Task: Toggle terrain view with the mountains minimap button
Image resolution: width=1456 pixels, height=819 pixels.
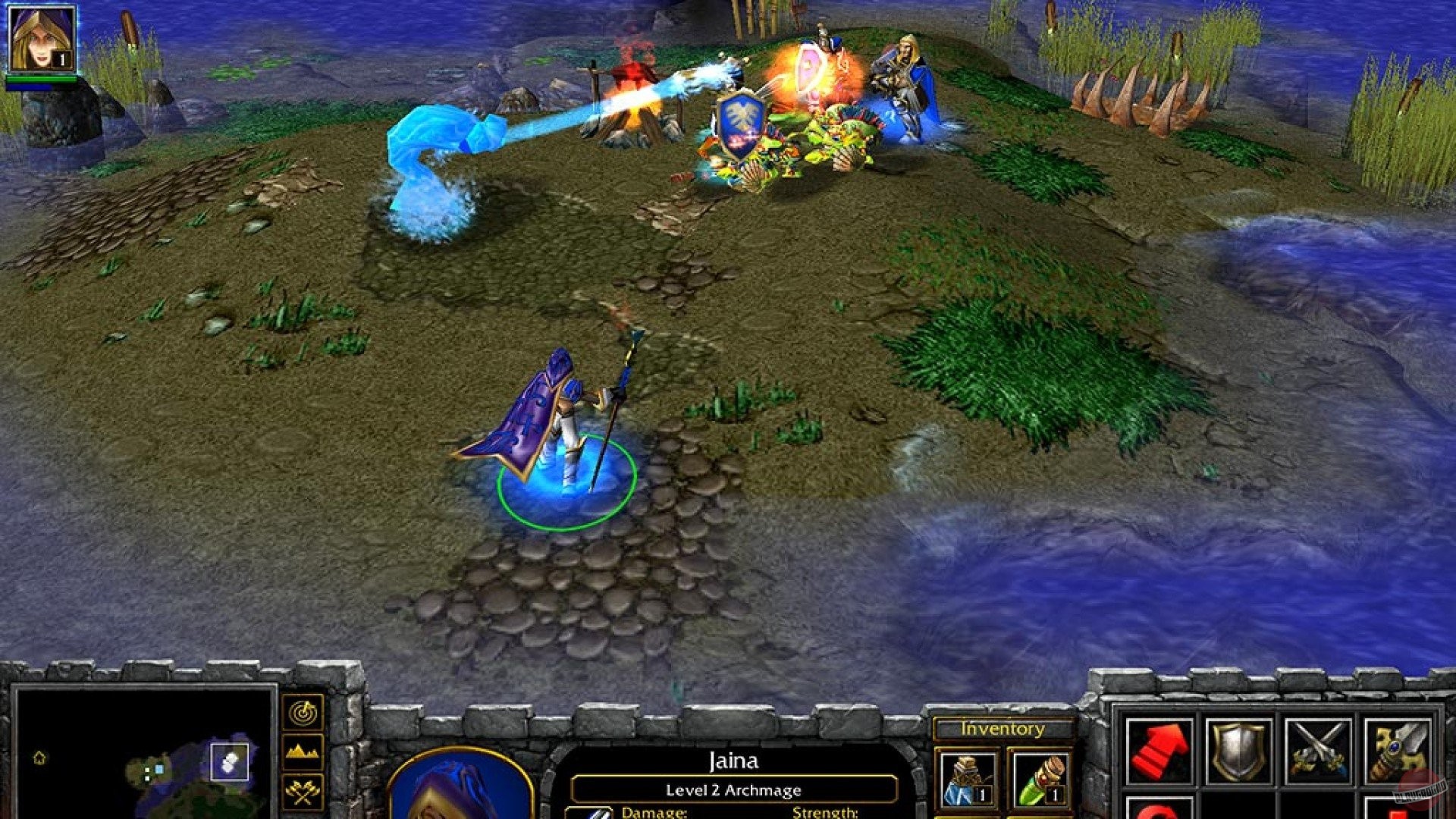Action: pos(303,752)
